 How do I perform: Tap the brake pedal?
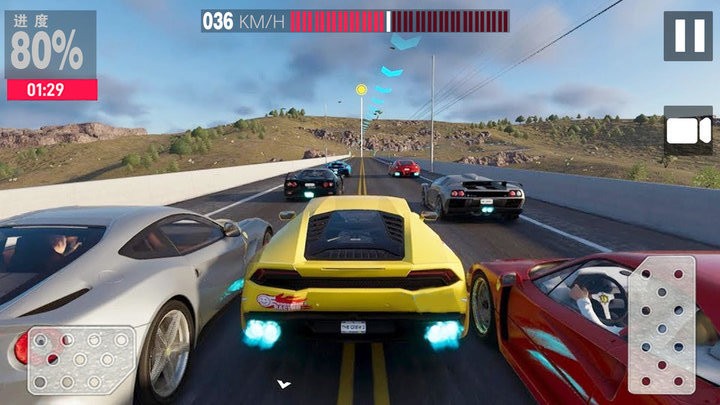tap(80, 359)
